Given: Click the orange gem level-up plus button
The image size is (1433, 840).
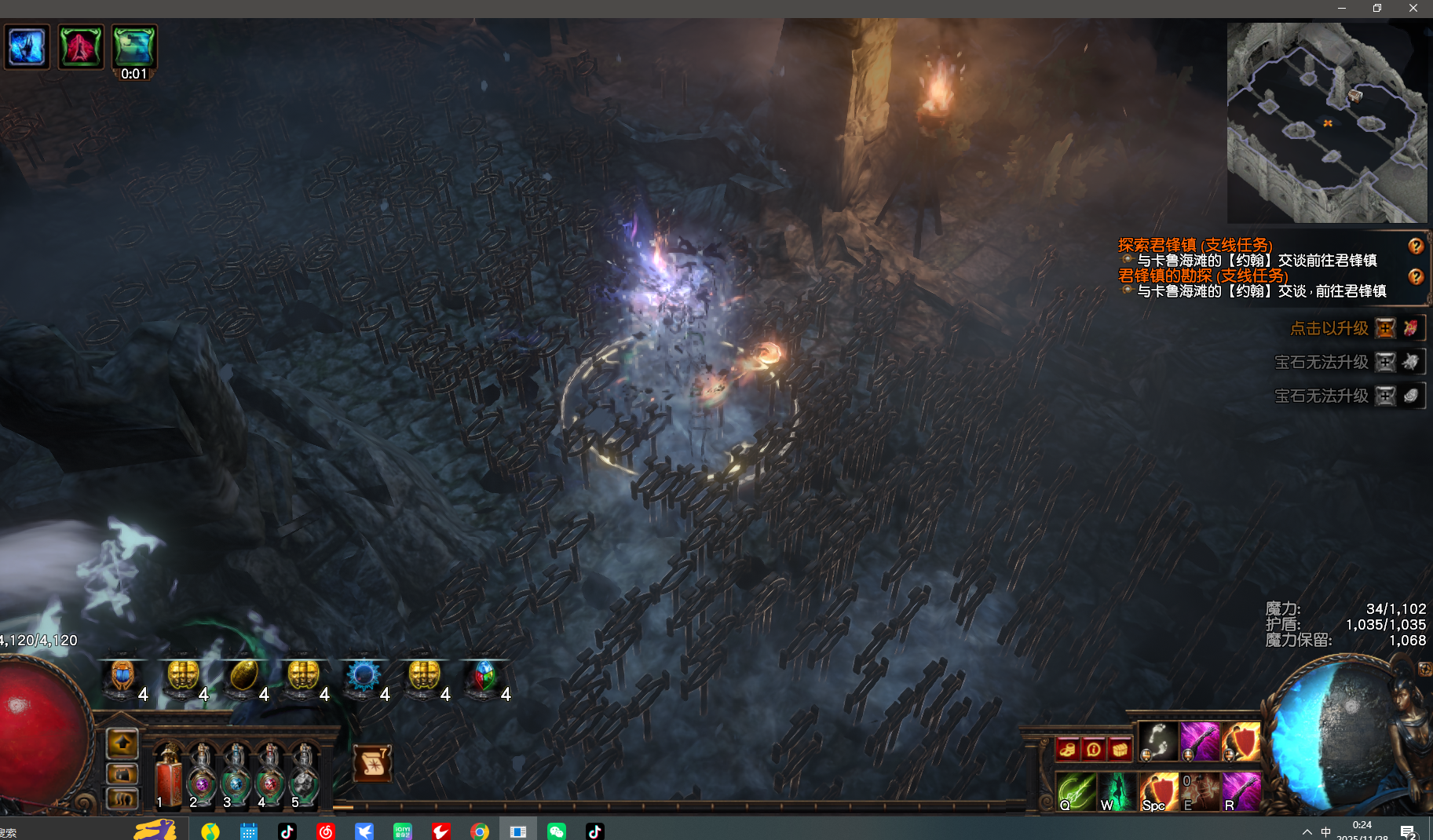Looking at the screenshot, I should pos(1386,328).
